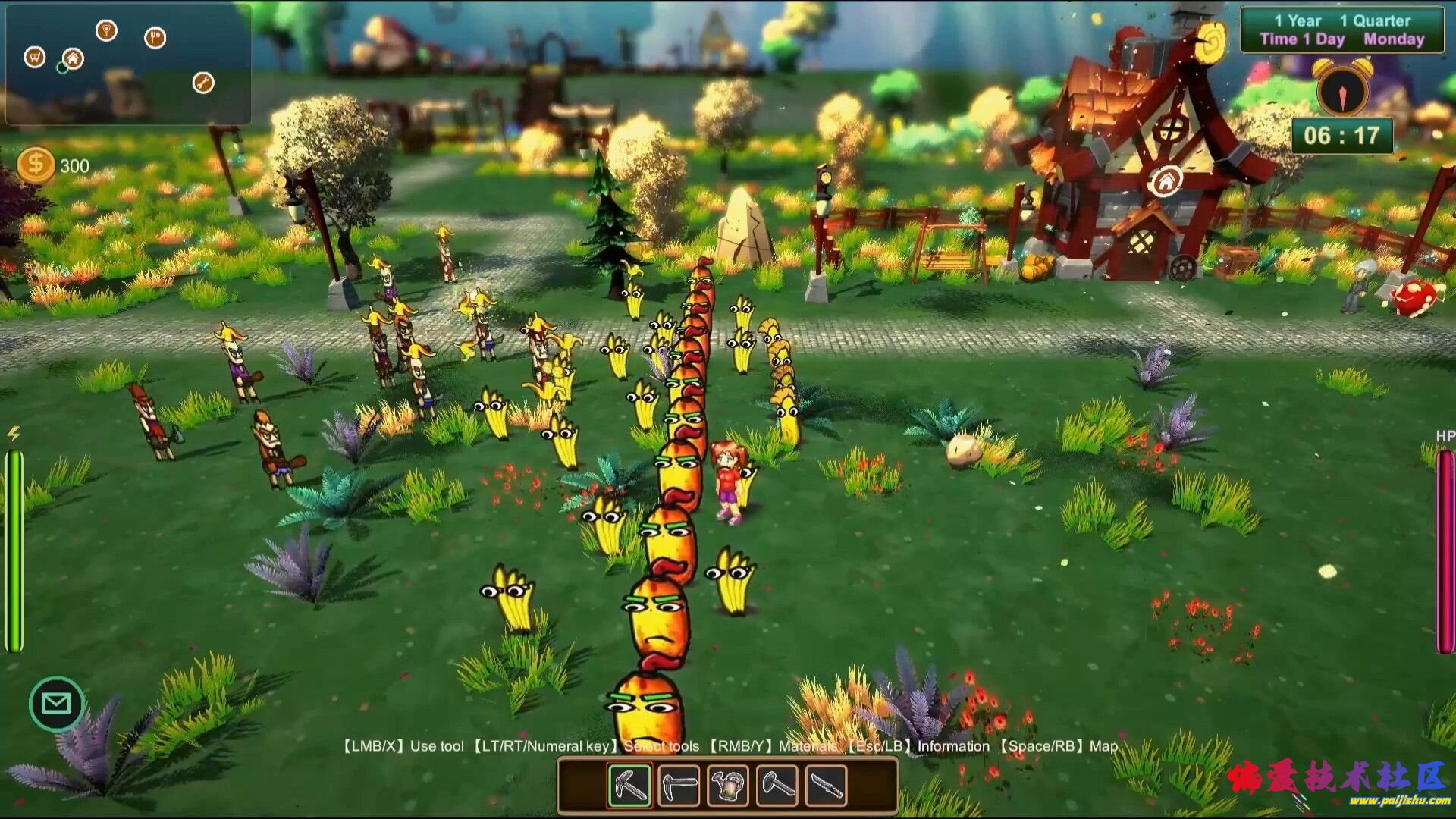Screen dimensions: 1456x819
Task: Choose the watering can in the hotbar
Action: coord(728,786)
